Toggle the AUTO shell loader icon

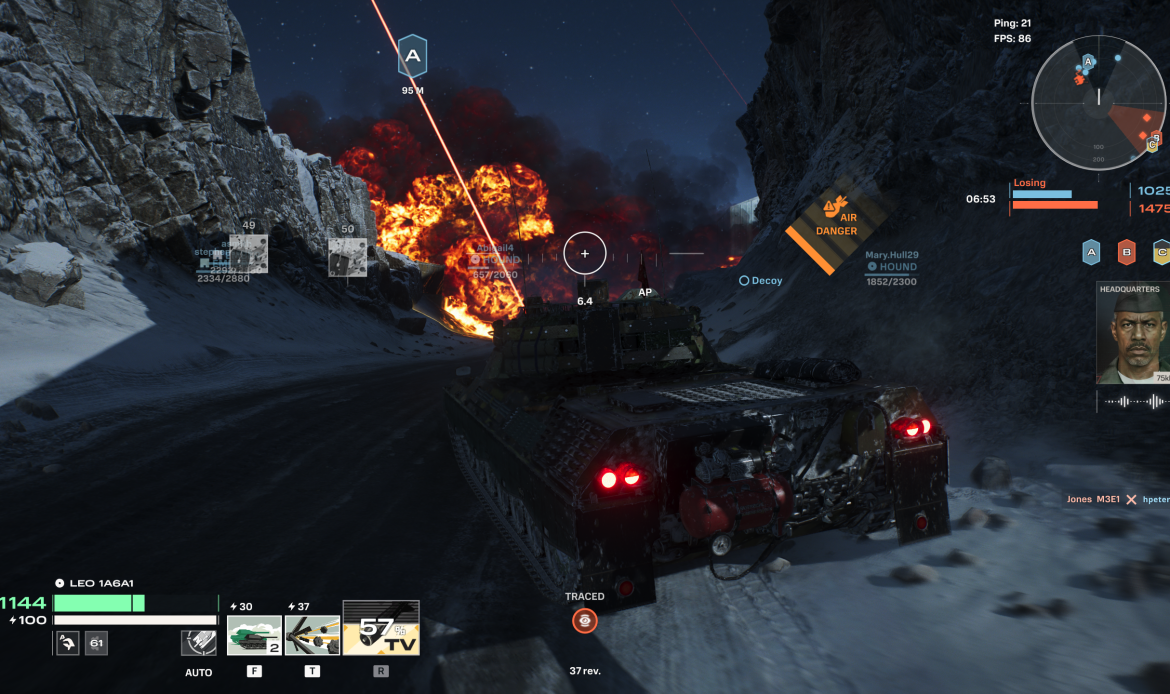point(198,643)
